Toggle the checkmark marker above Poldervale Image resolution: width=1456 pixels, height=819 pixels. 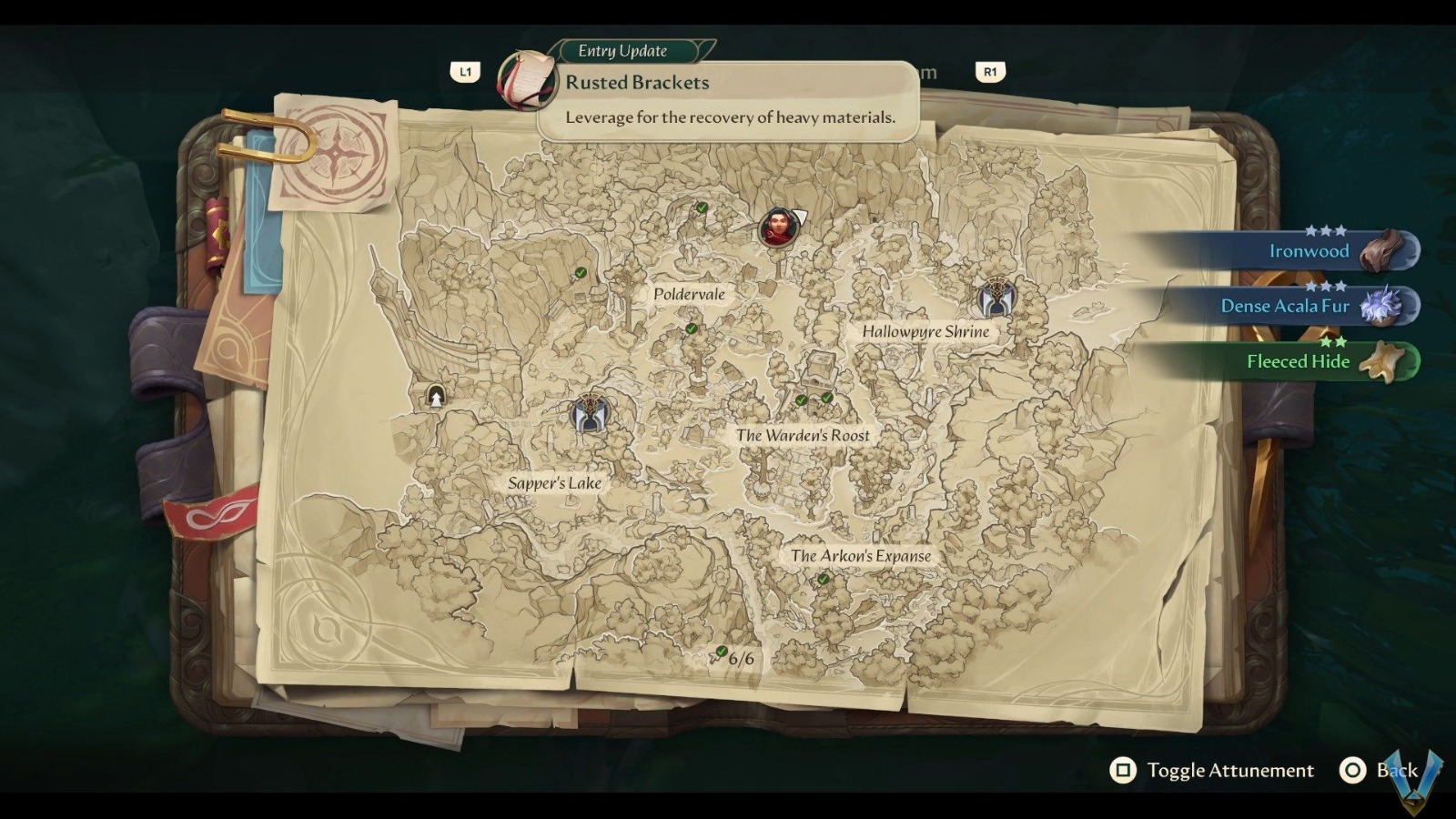point(701,209)
